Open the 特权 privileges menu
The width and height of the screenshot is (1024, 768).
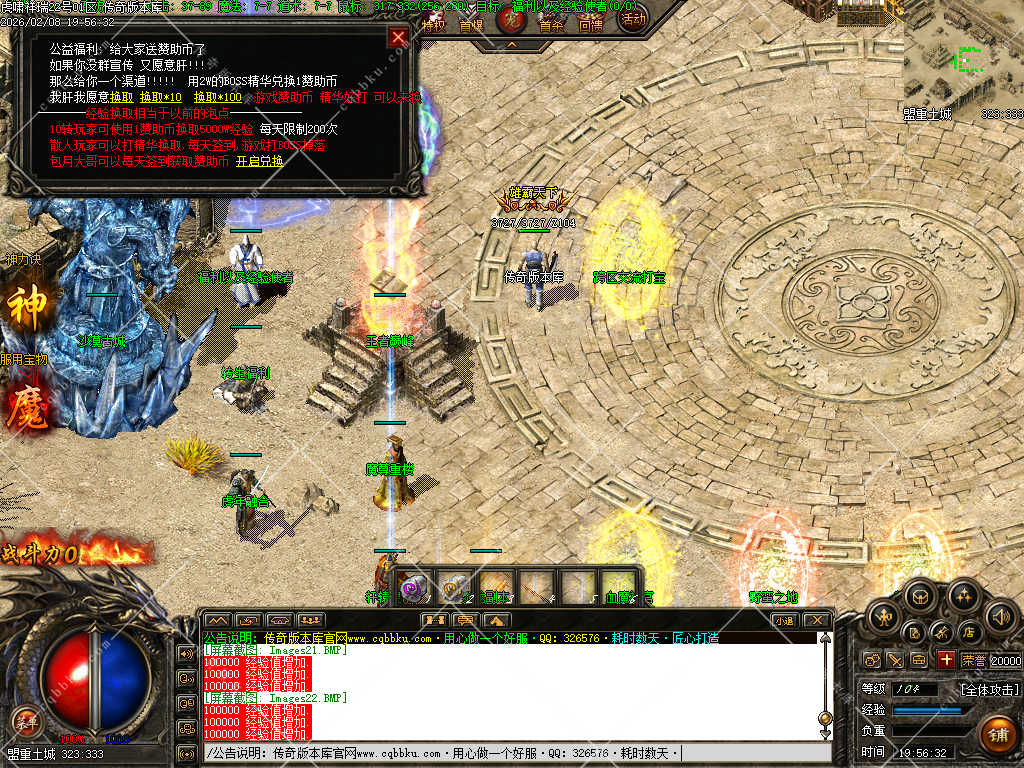coord(433,25)
